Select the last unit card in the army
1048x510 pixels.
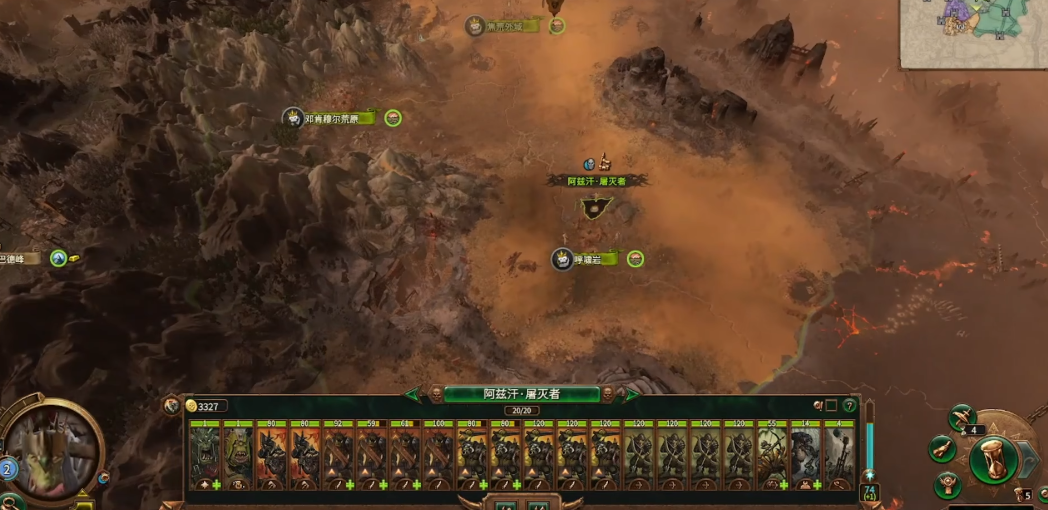838,456
